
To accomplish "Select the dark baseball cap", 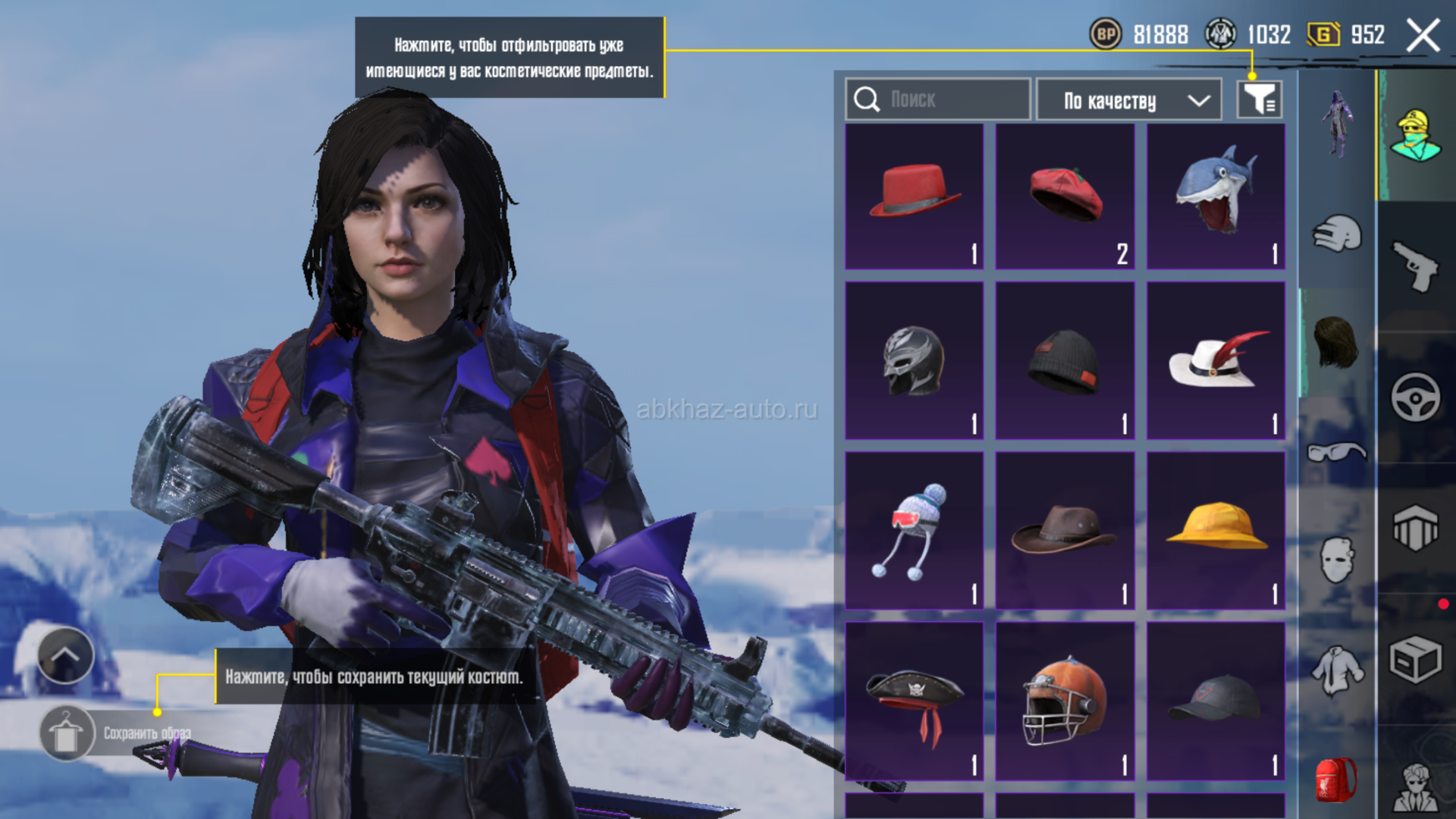I will click(1216, 701).
